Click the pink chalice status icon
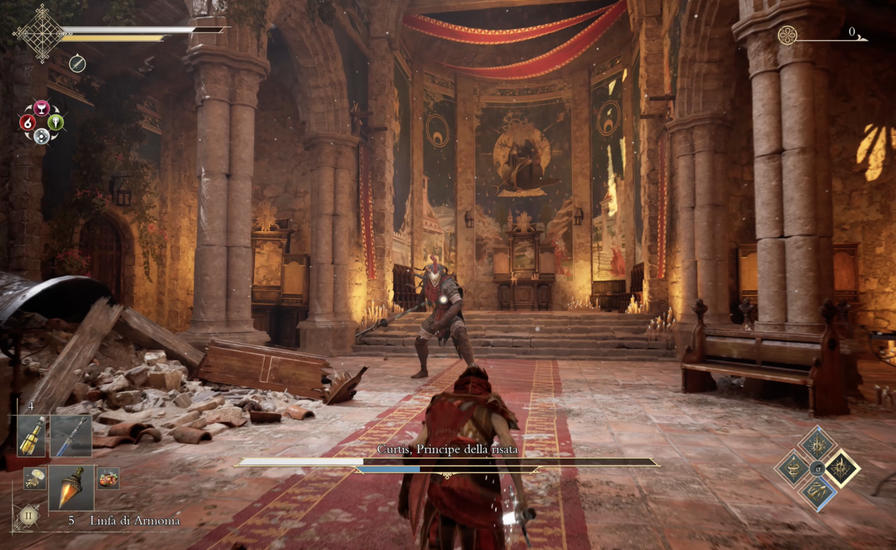Image resolution: width=896 pixels, height=550 pixels. tap(41, 108)
